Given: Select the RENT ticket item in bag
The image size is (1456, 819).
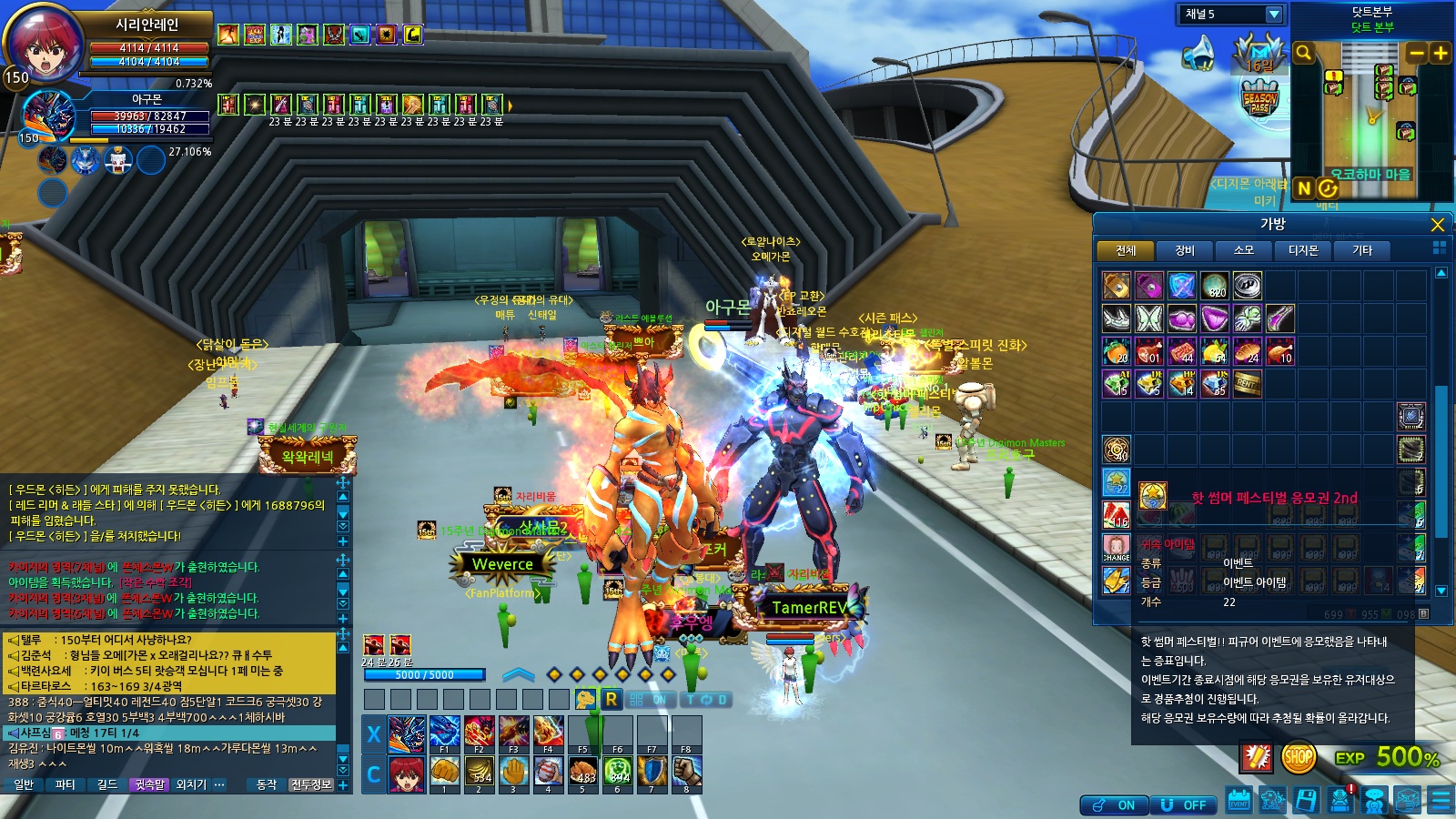Looking at the screenshot, I should pos(1247,384).
